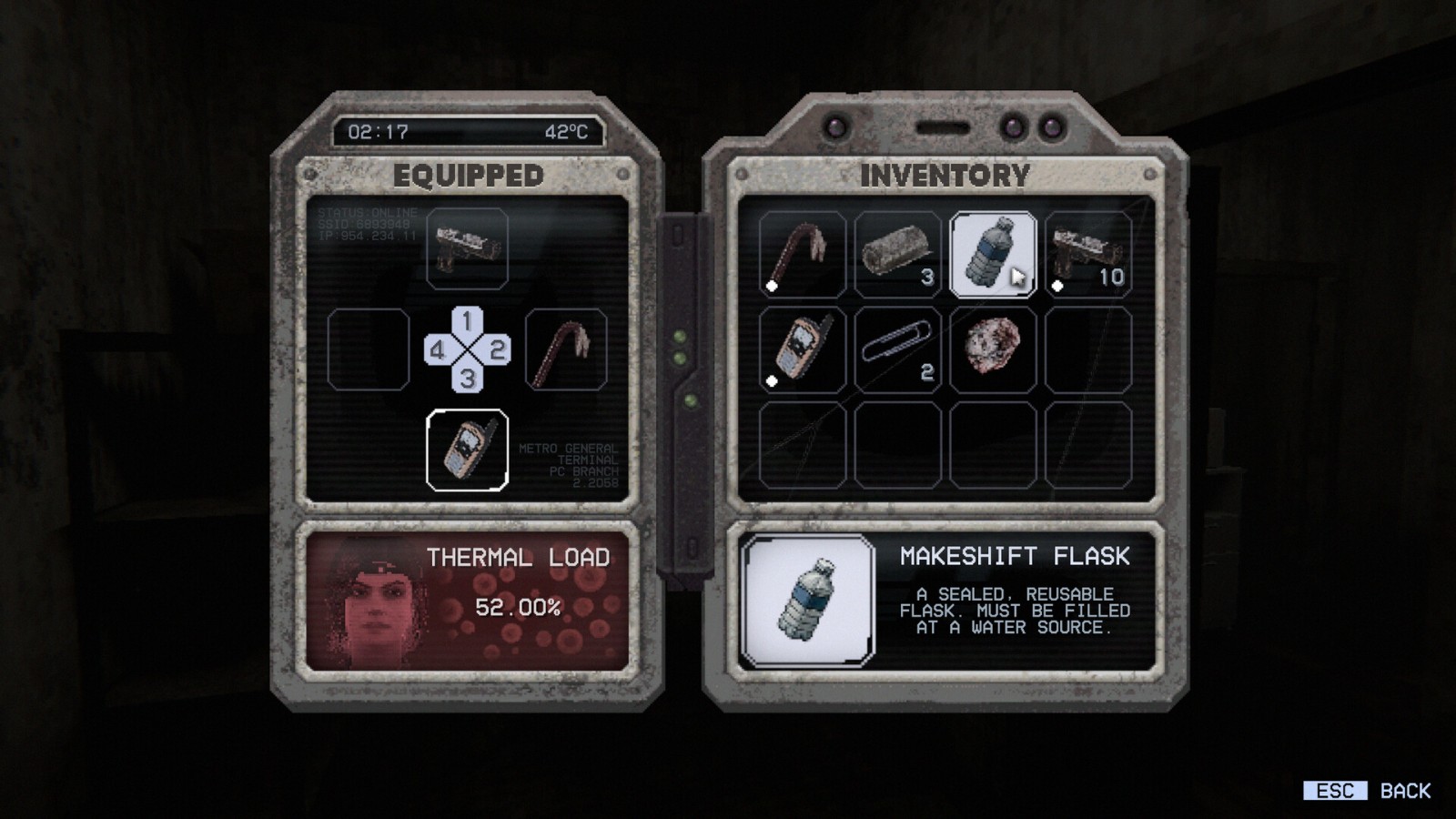Select the pistol with 10 rounds in inventory

pos(1088,255)
